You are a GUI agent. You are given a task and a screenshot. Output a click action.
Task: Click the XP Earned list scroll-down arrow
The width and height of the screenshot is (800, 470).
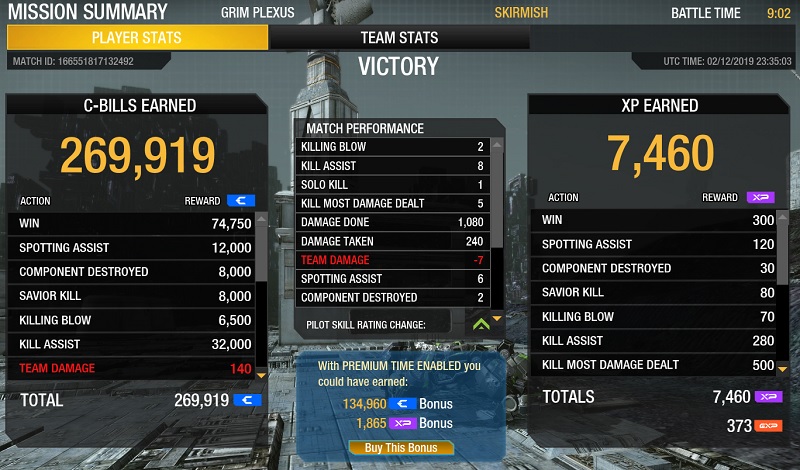pyautogui.click(x=783, y=369)
